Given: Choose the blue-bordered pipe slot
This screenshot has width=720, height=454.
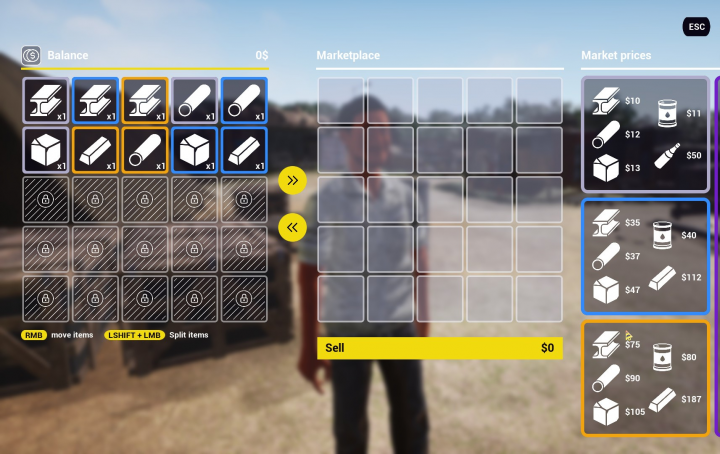Looking at the screenshot, I should pyautogui.click(x=244, y=100).
